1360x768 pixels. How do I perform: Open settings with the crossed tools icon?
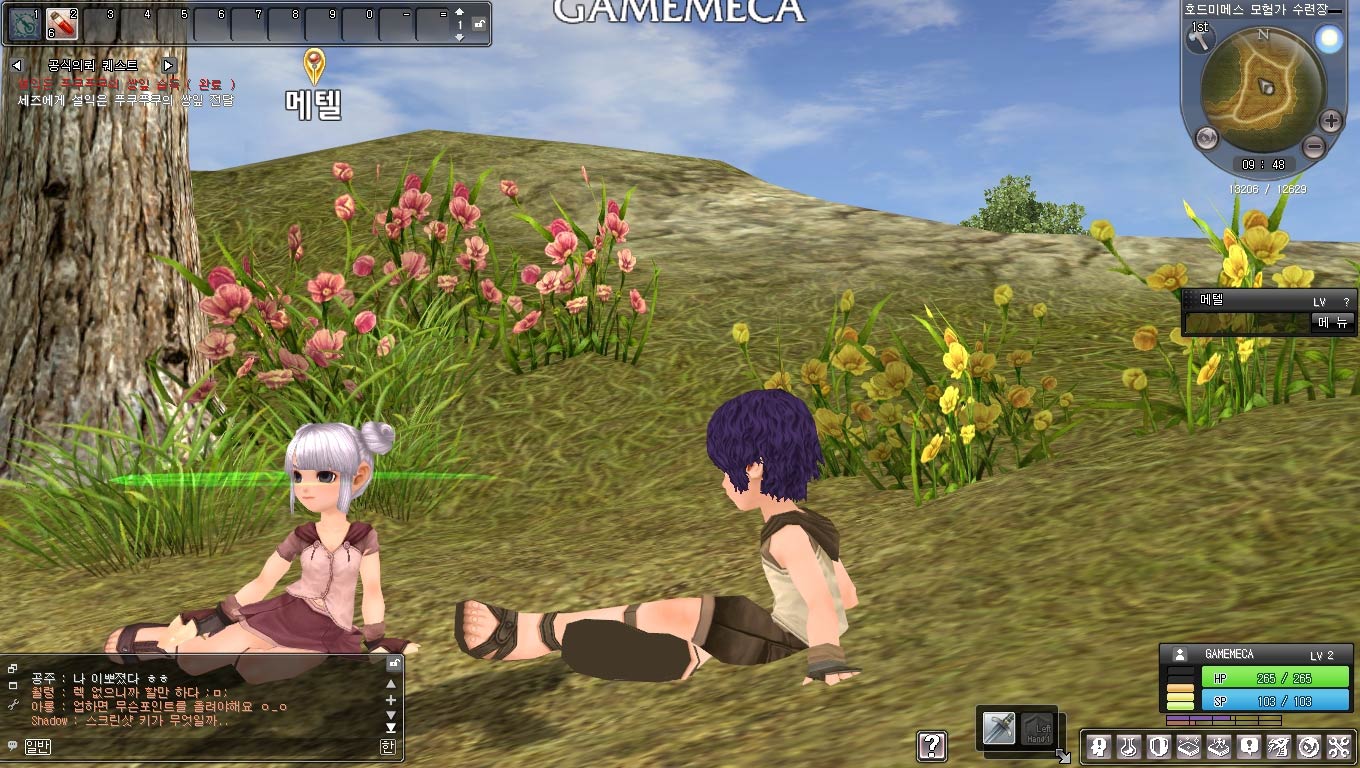(1338, 746)
